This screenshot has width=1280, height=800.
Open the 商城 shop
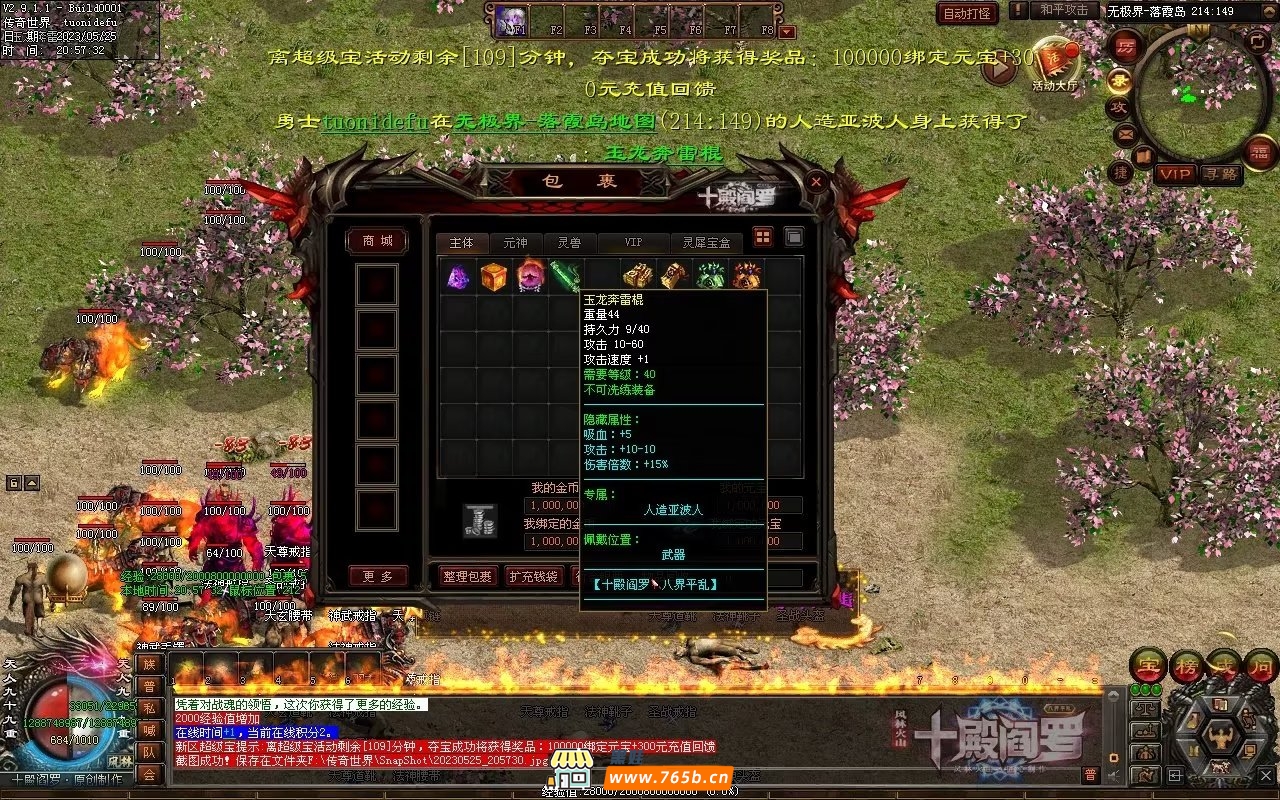377,241
